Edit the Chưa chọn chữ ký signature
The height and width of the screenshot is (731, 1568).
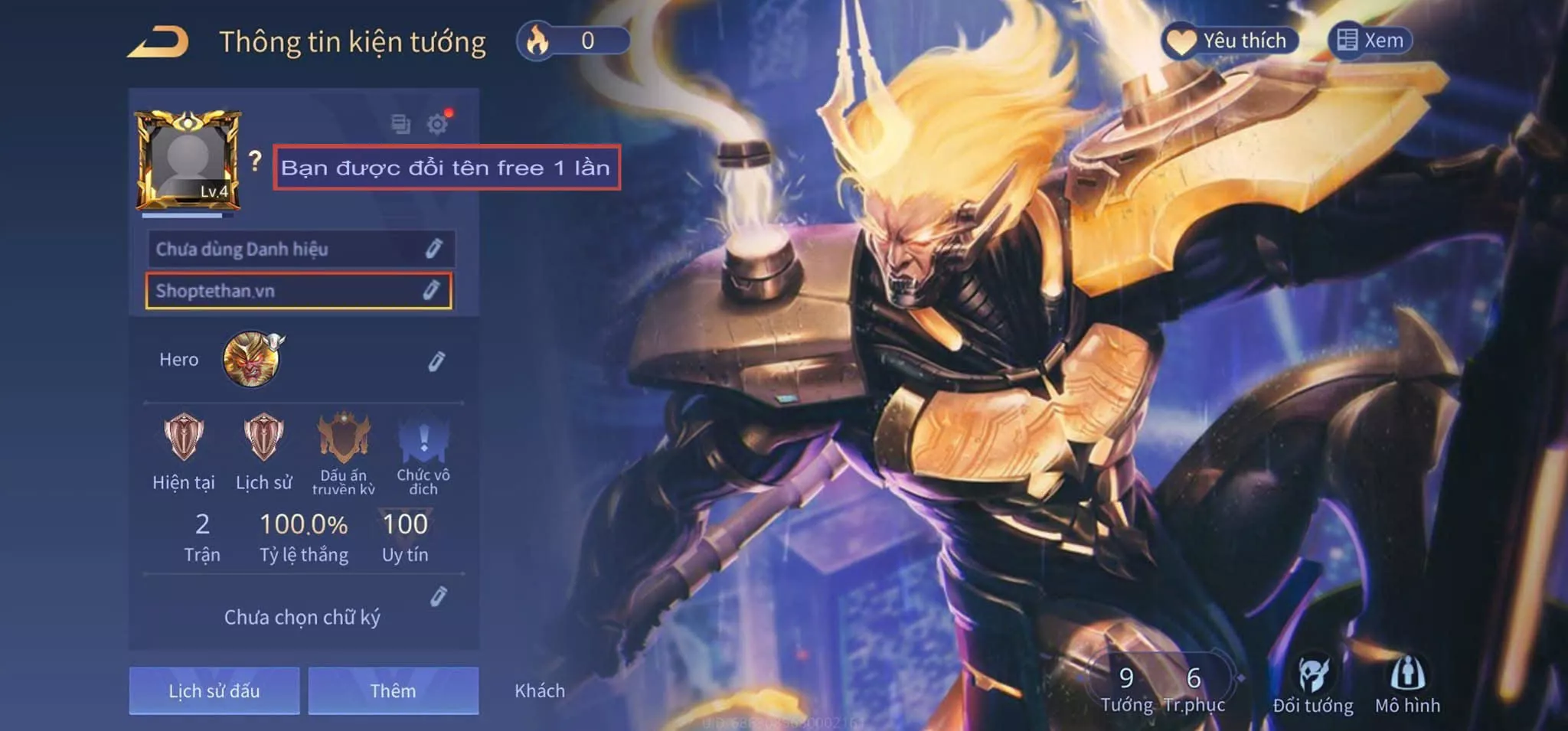point(438,597)
